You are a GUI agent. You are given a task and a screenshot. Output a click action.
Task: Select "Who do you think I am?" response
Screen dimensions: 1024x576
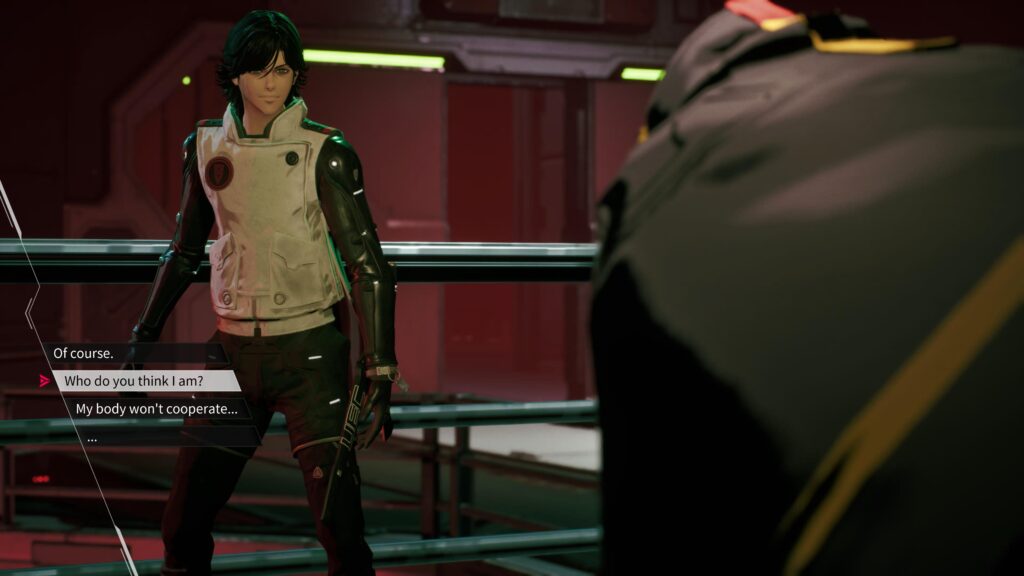145,381
